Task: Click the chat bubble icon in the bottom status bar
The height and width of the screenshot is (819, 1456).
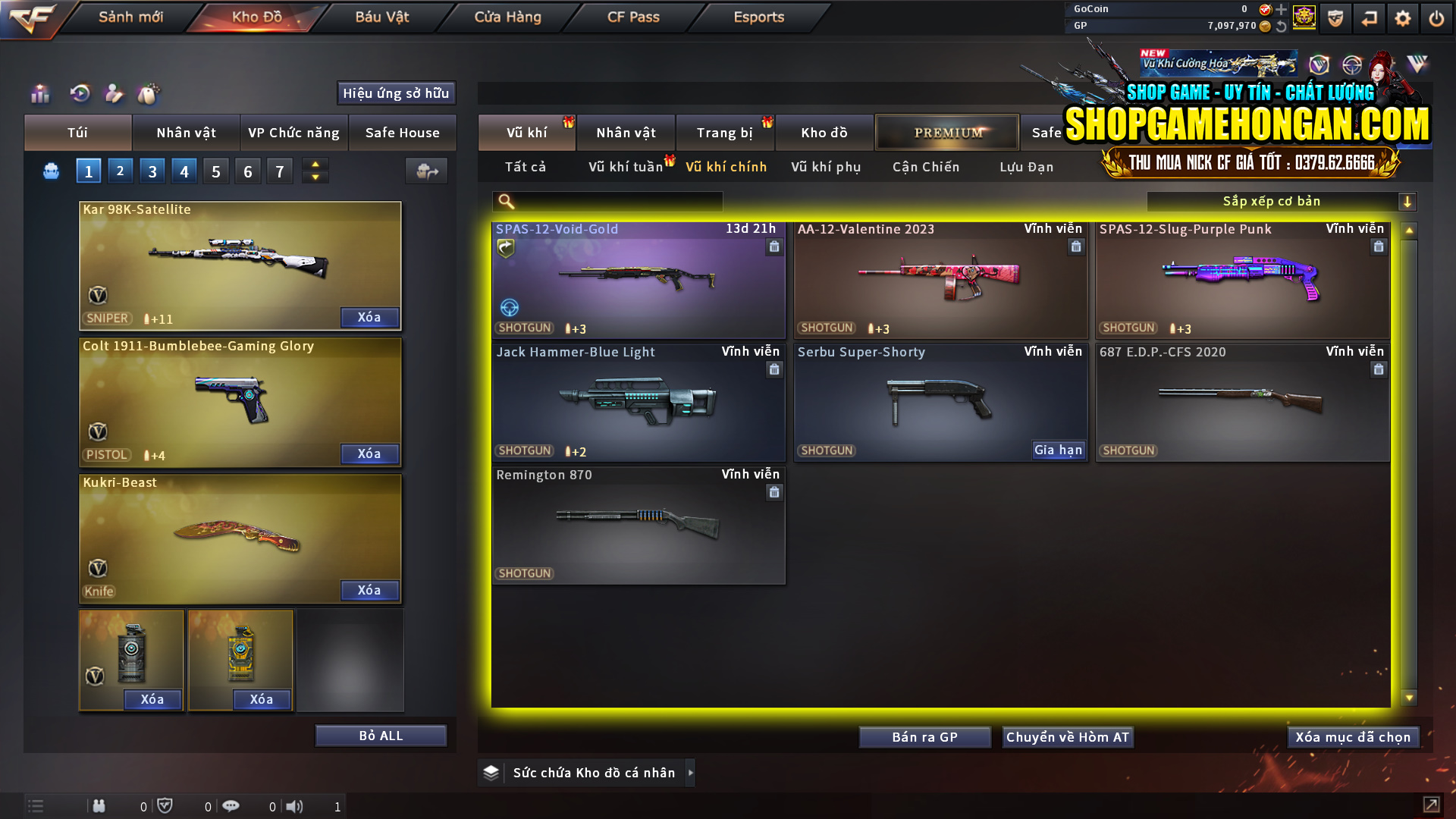Action: (231, 806)
